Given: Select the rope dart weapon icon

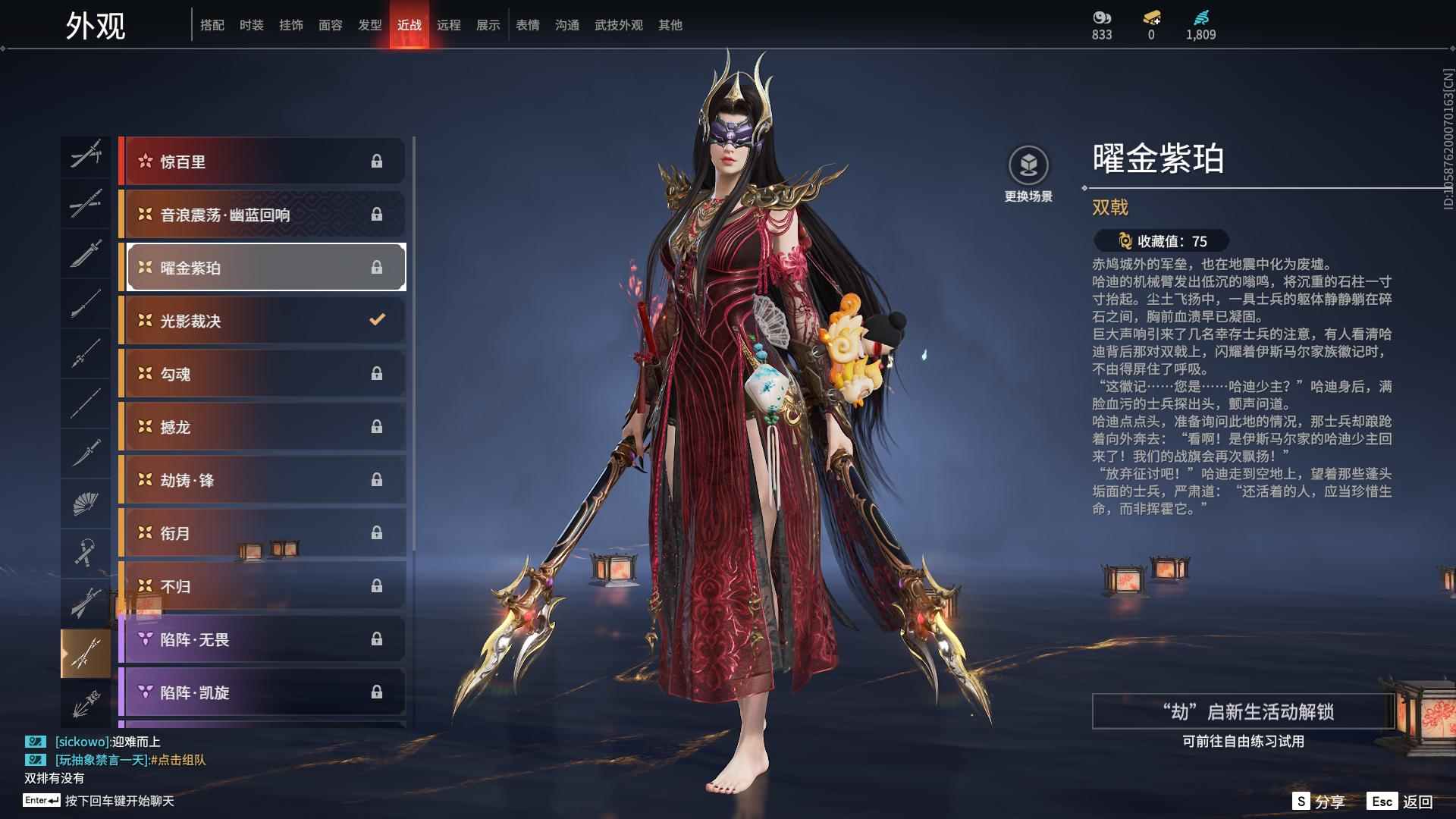Looking at the screenshot, I should click(x=86, y=552).
